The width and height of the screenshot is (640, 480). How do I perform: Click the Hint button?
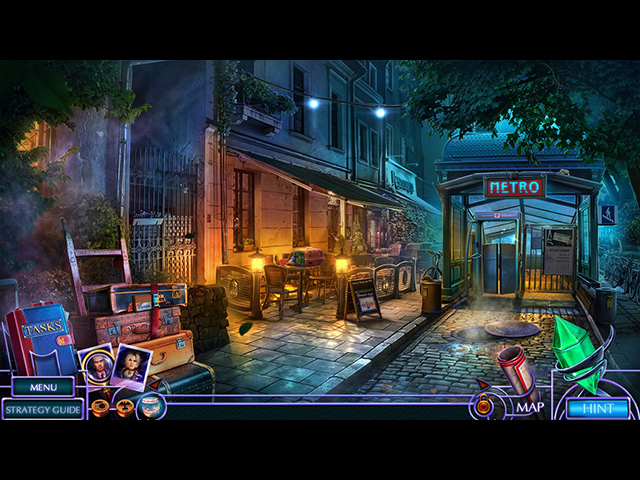[x=598, y=408]
